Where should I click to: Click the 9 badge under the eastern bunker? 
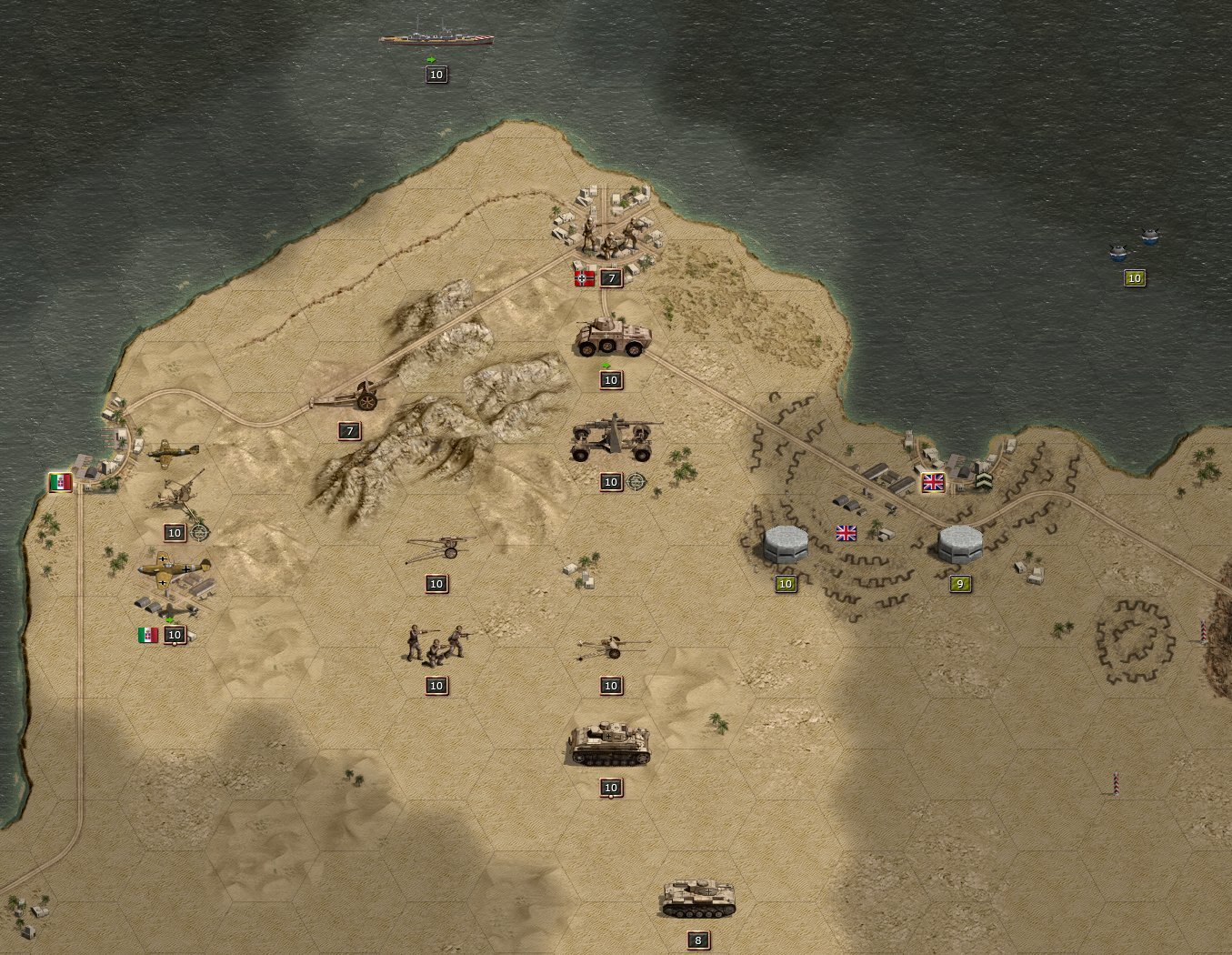[x=958, y=584]
